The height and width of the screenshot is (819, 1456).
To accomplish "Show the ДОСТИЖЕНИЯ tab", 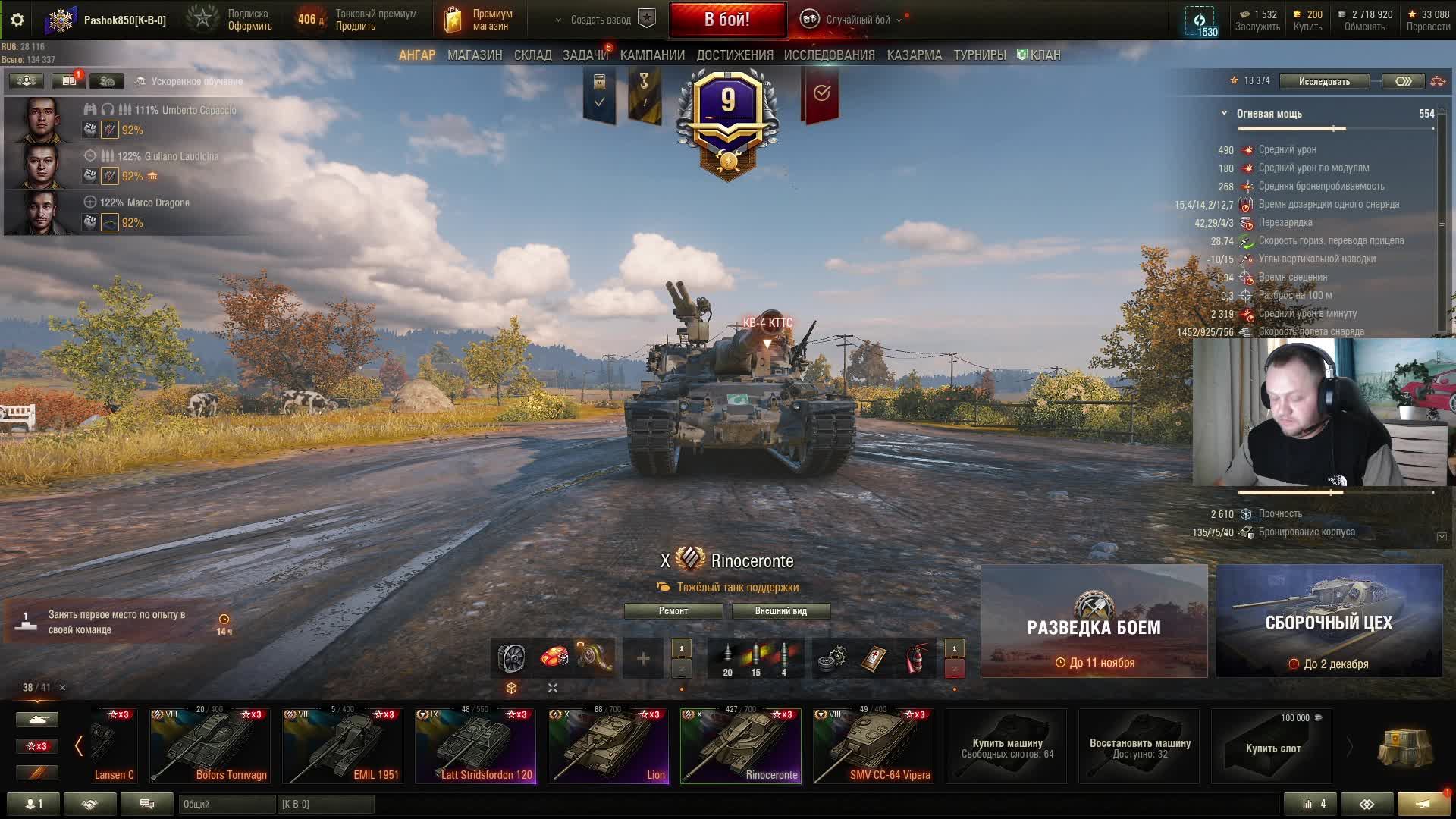I will coord(734,55).
